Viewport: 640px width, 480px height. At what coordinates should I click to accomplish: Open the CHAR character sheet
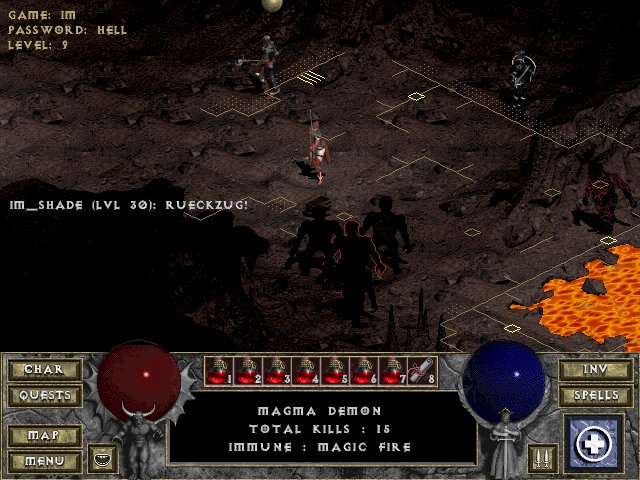(44, 369)
